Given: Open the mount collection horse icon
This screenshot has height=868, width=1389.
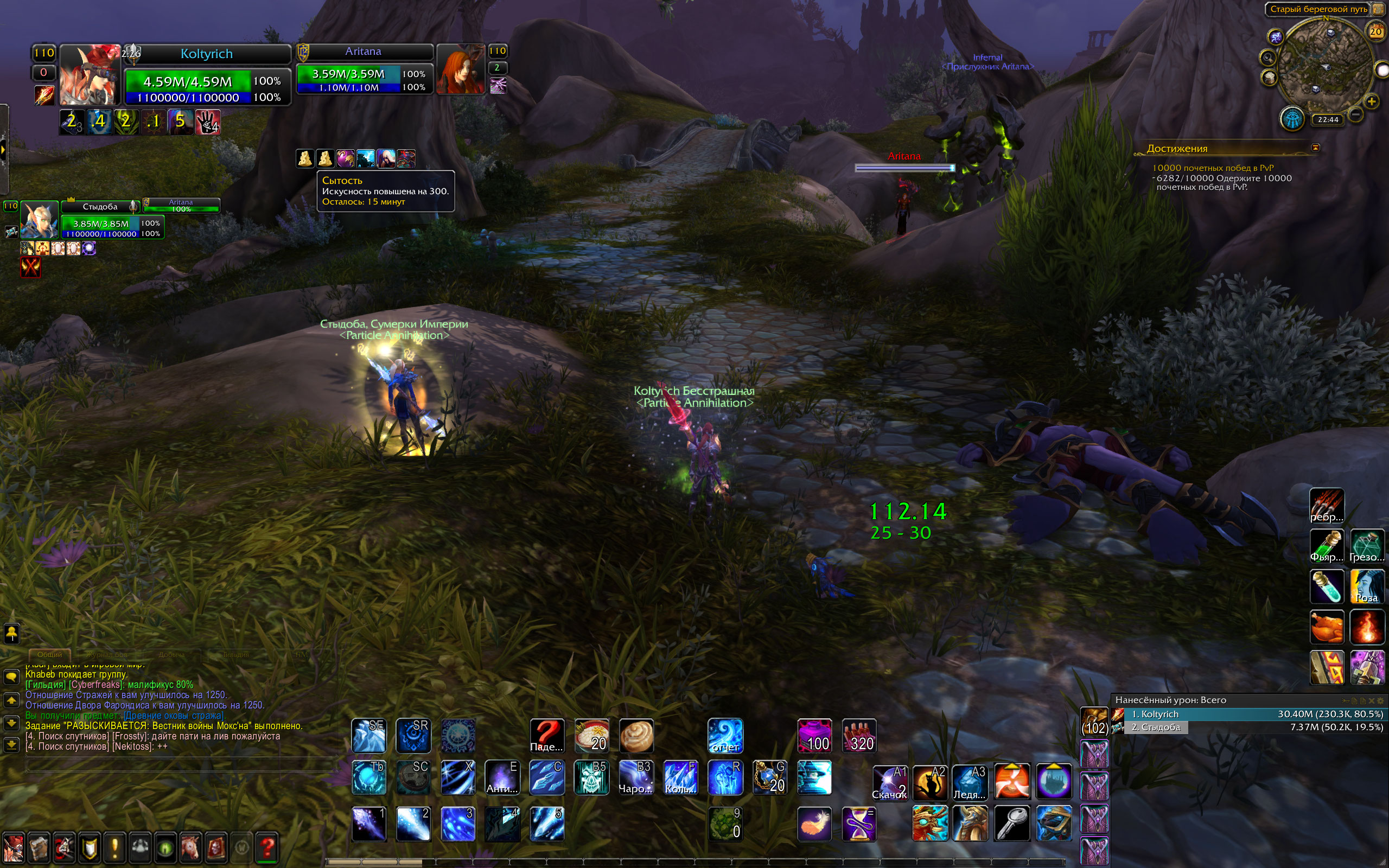Looking at the screenshot, I should pos(190,847).
